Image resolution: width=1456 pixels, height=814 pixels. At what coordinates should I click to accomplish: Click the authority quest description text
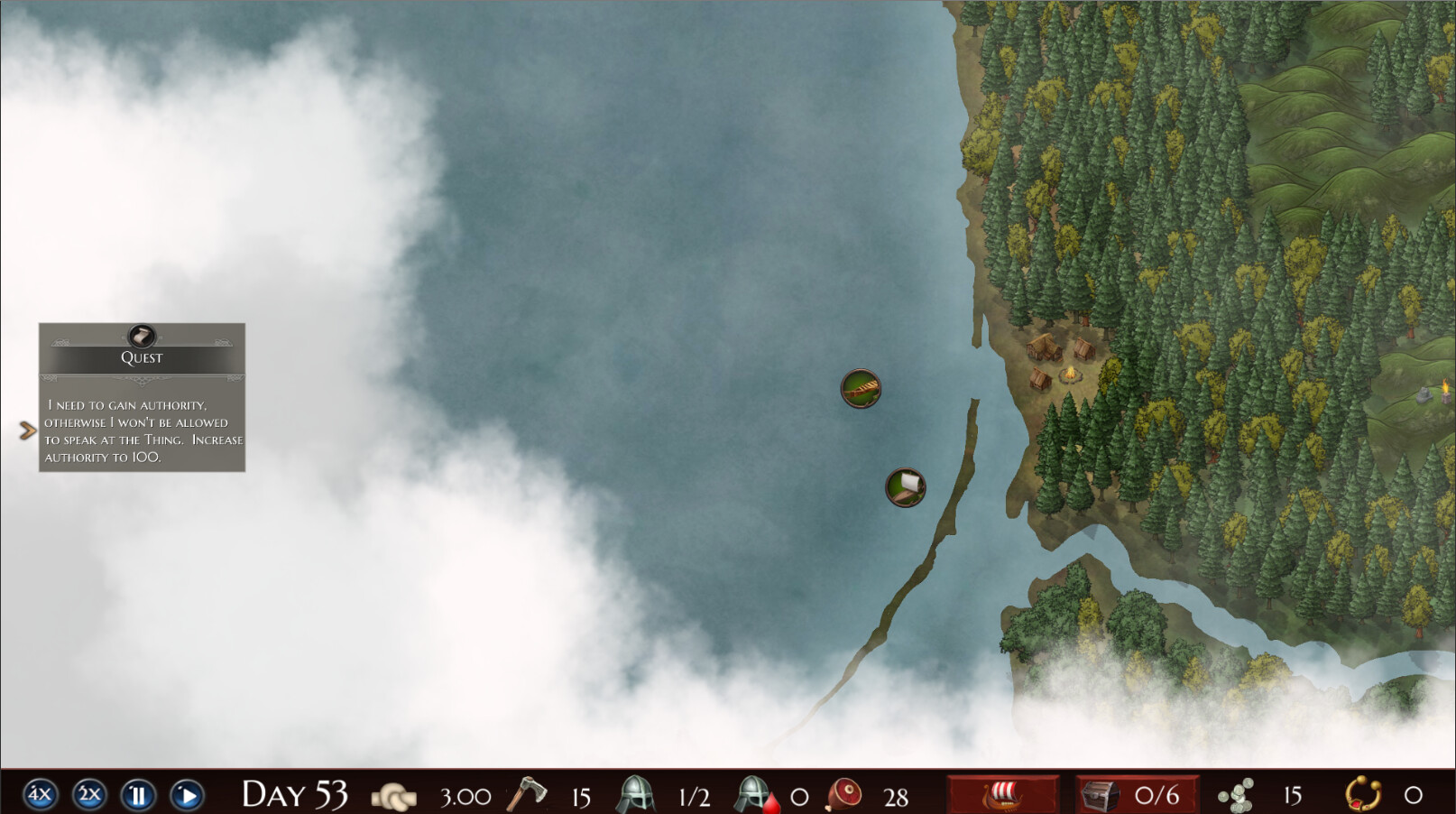pos(141,430)
